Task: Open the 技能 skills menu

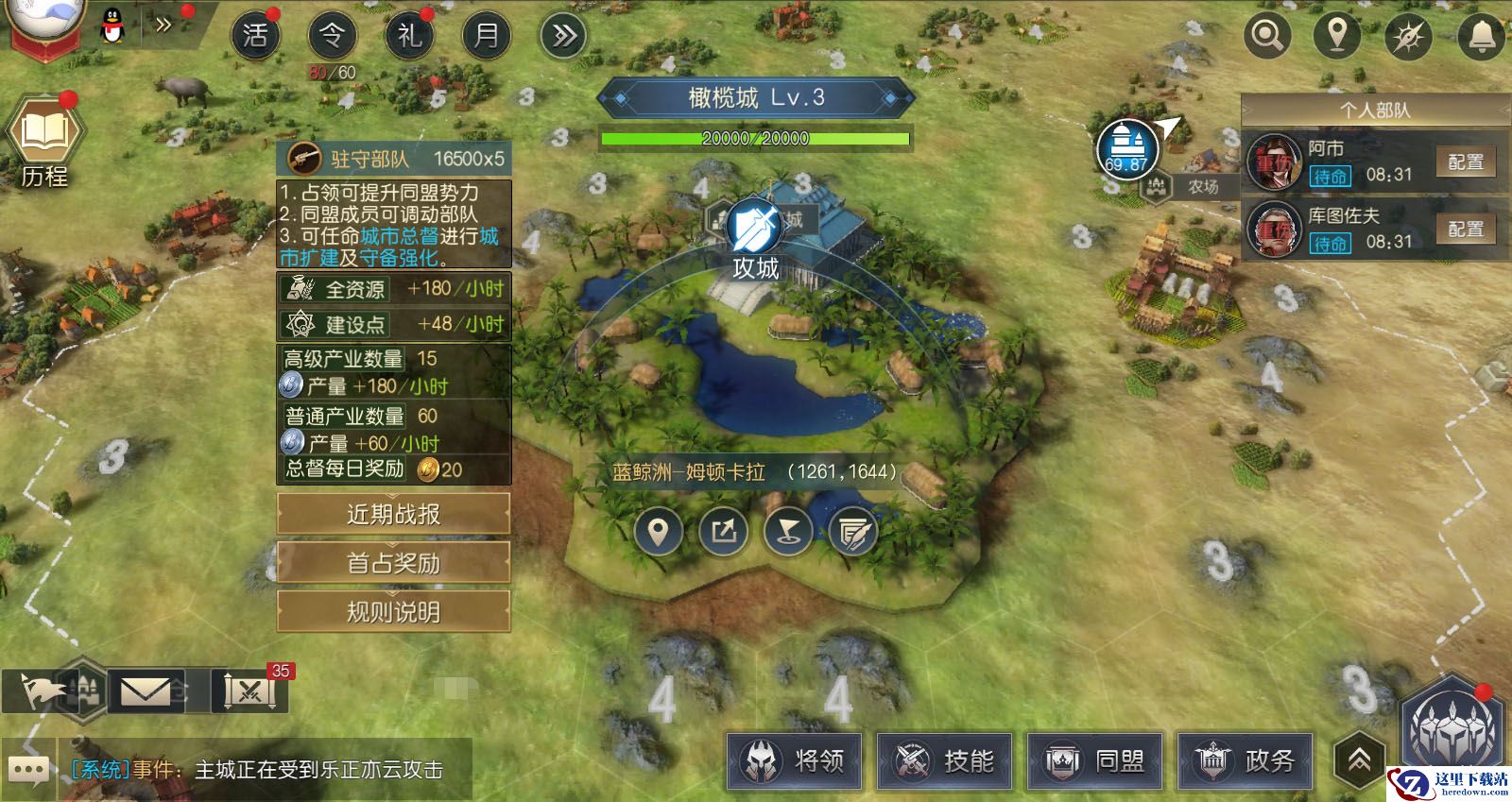Action: pos(945,760)
